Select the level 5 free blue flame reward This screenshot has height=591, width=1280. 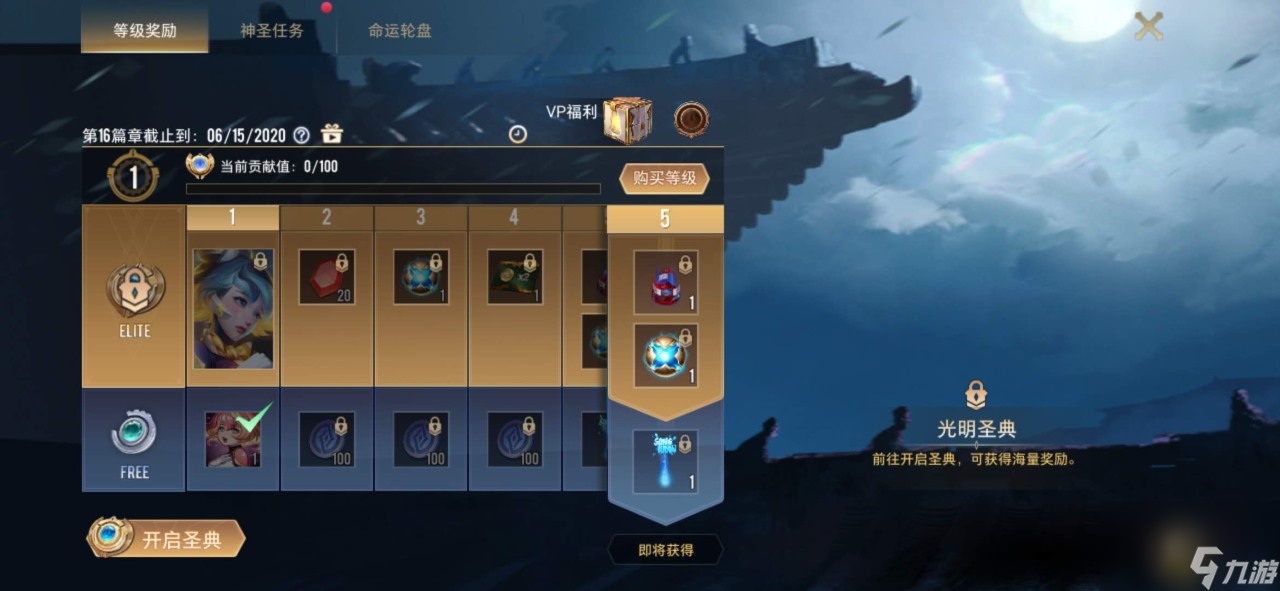click(665, 460)
